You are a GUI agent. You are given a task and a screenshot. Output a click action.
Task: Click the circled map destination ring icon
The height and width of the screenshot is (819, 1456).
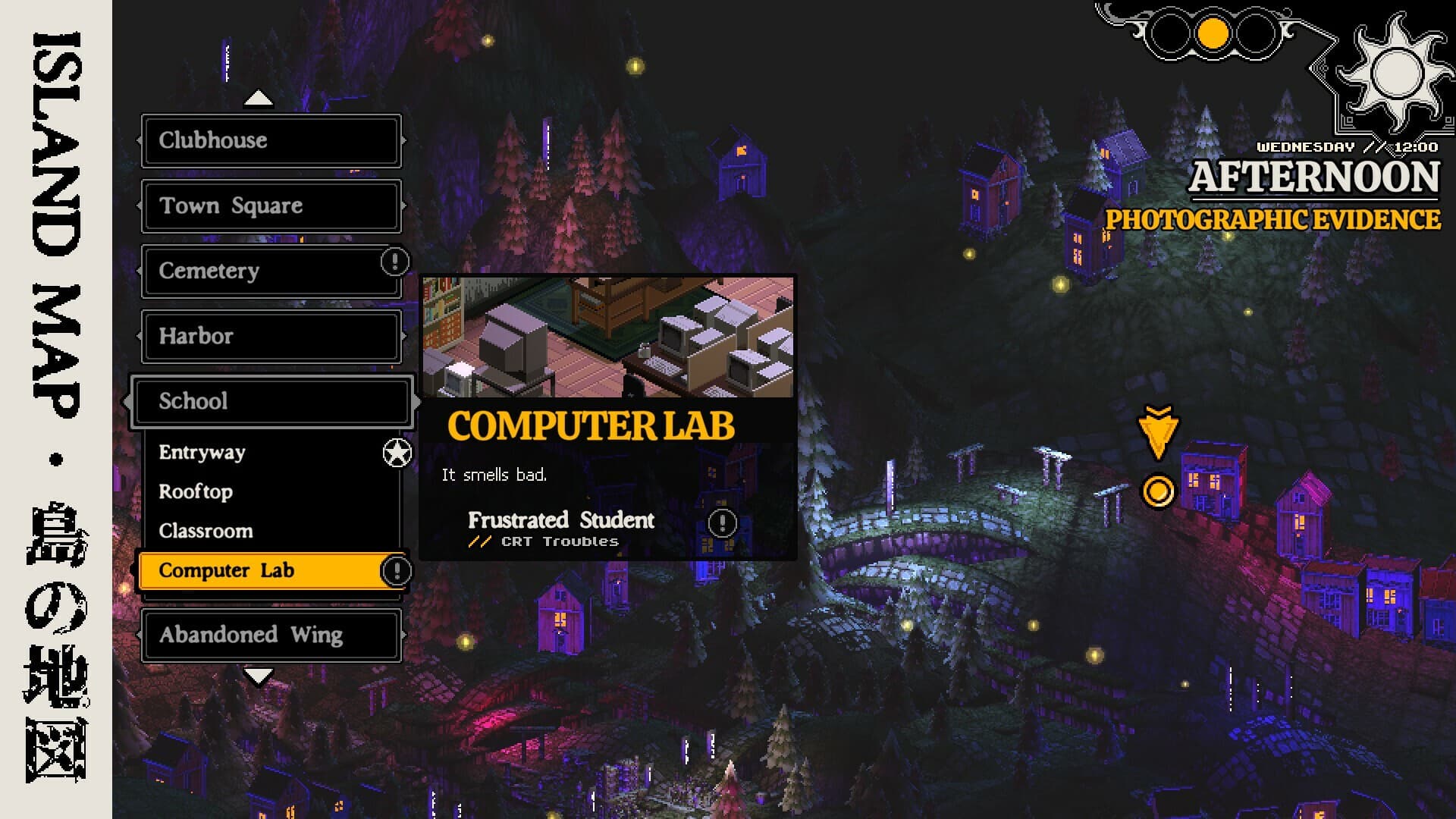click(1158, 491)
